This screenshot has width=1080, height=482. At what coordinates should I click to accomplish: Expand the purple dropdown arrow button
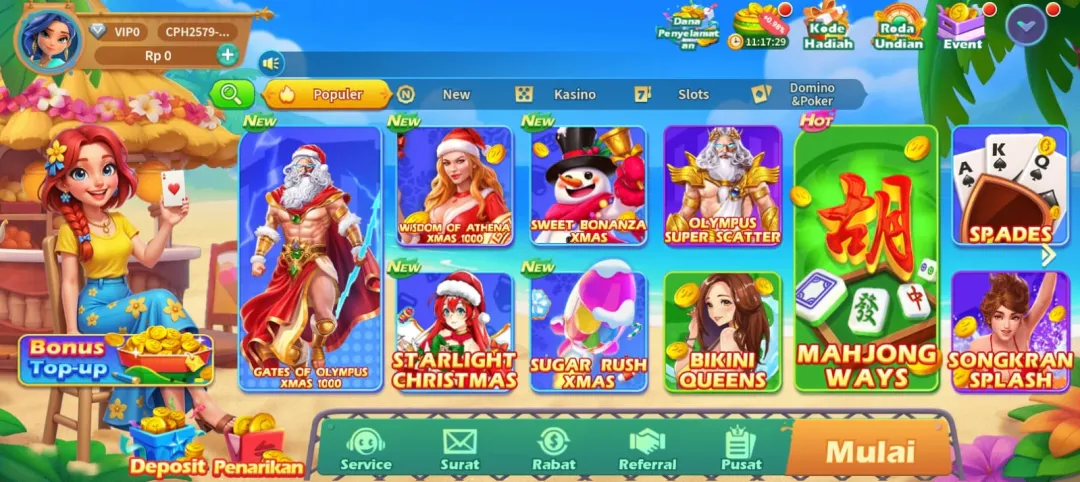(x=1025, y=24)
